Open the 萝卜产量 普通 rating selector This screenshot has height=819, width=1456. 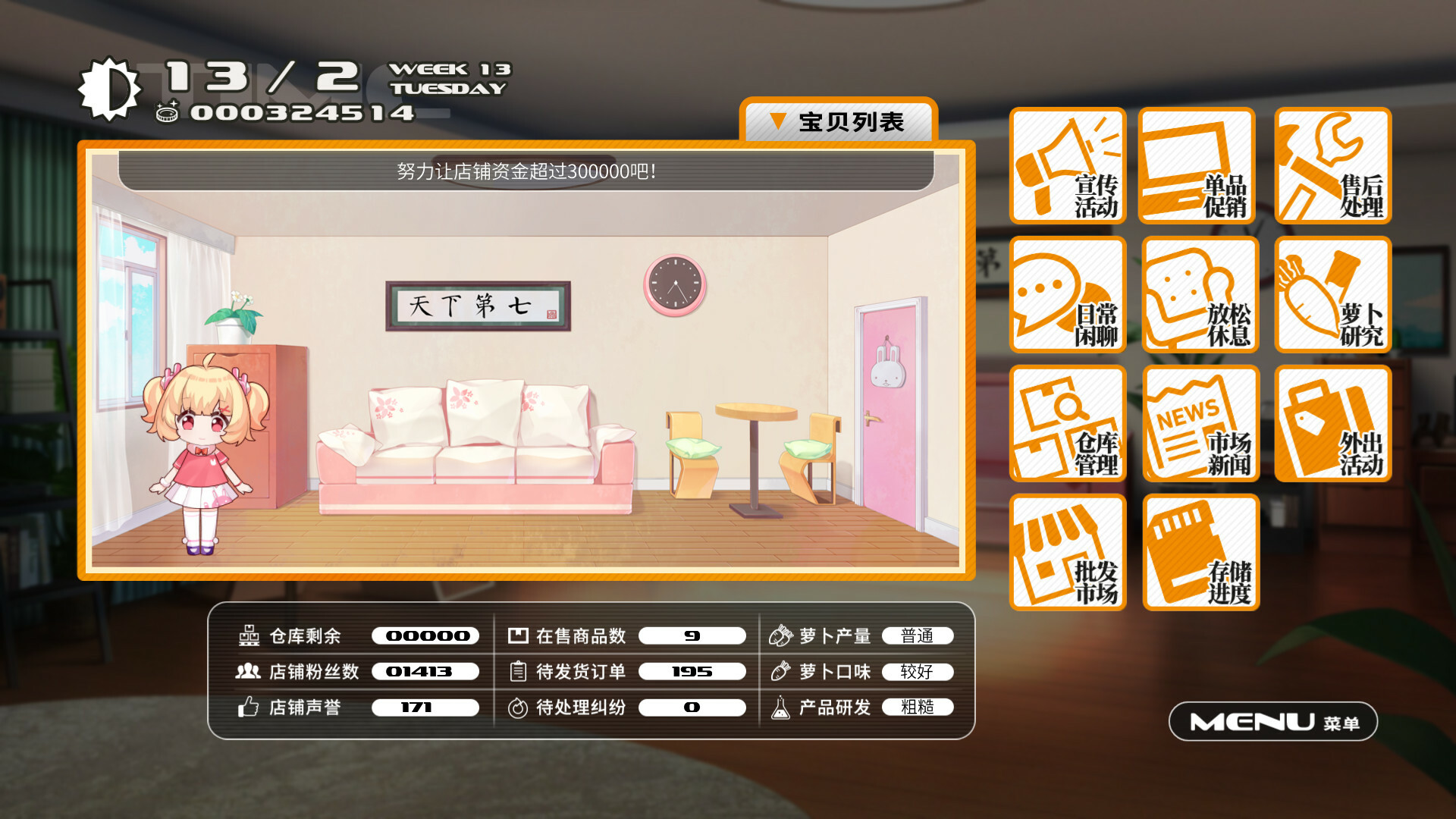tap(918, 635)
